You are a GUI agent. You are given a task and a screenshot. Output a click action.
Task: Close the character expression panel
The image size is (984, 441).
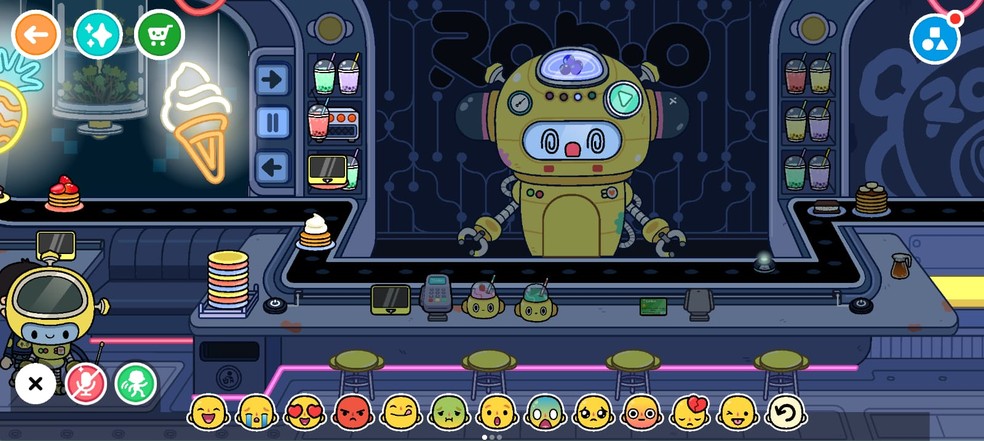click(35, 383)
